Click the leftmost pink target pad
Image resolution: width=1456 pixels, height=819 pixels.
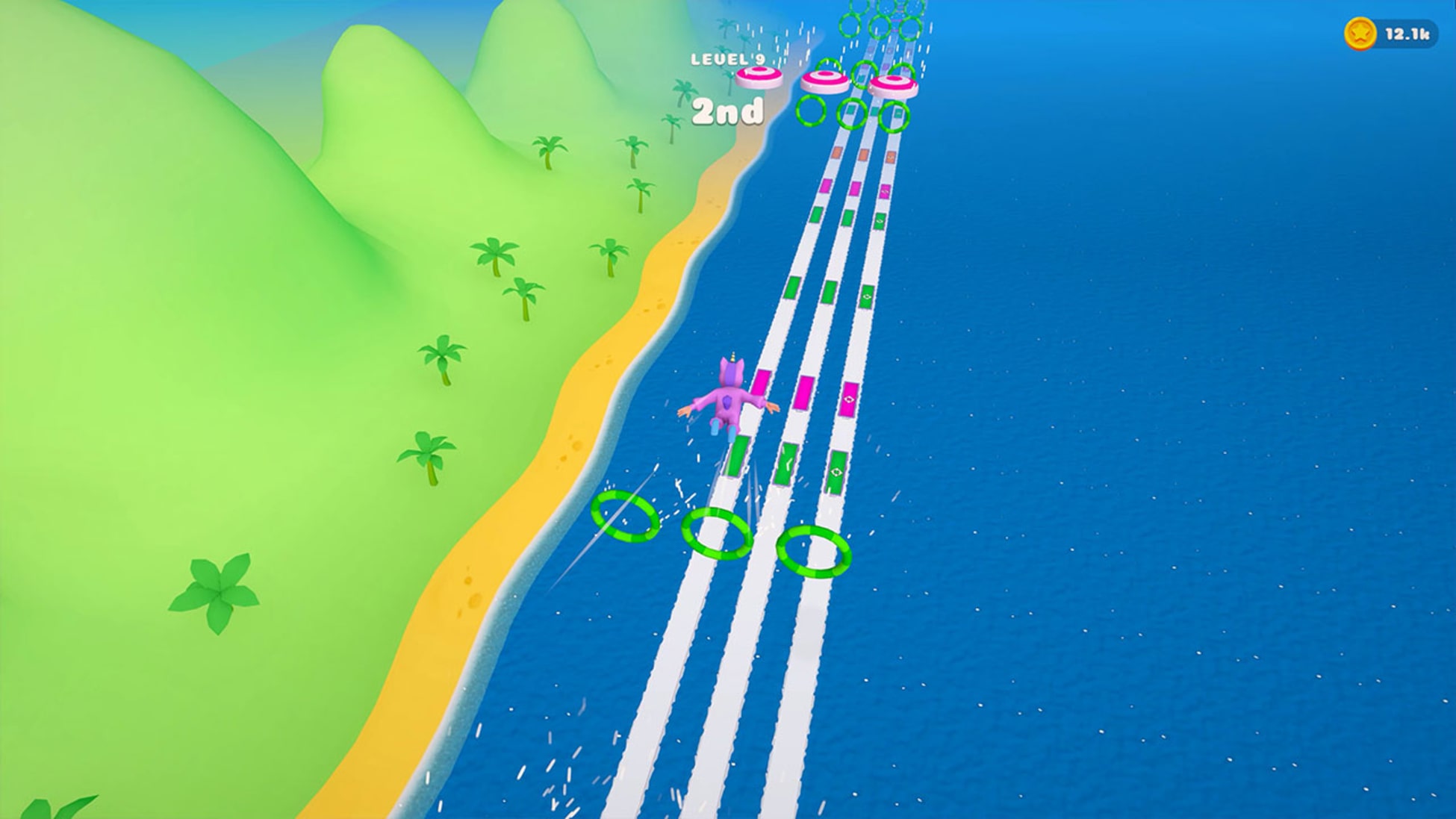coord(758,77)
